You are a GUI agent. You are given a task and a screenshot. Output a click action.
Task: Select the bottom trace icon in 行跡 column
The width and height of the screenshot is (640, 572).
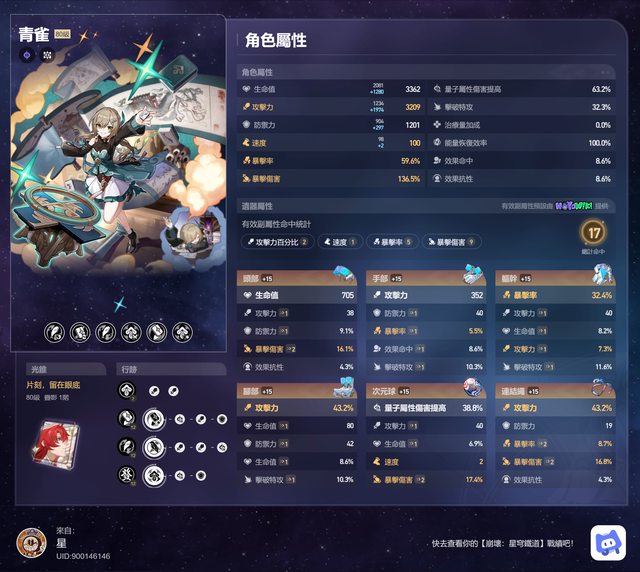(x=127, y=474)
